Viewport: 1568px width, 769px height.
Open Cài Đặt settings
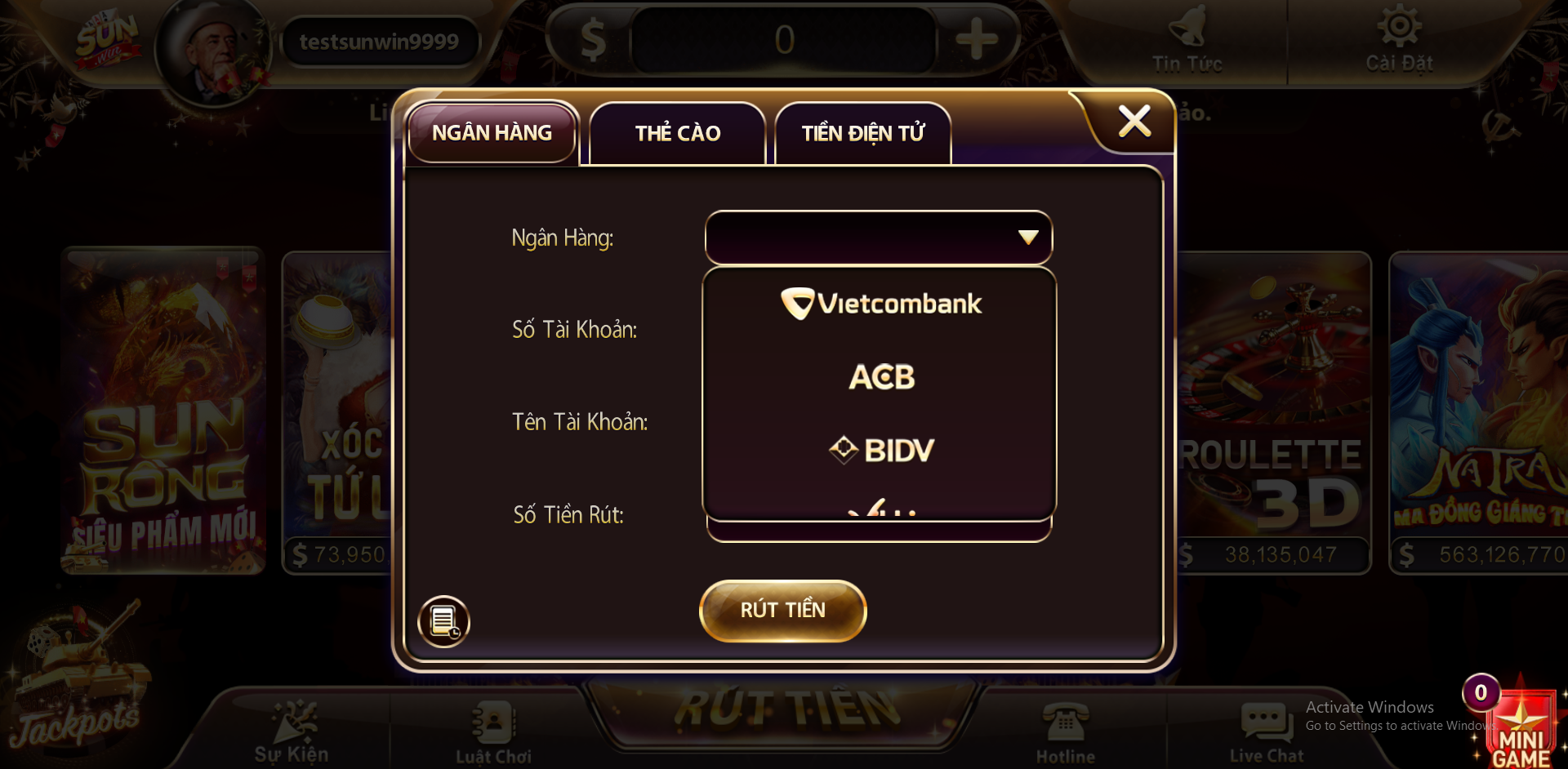point(1399,41)
